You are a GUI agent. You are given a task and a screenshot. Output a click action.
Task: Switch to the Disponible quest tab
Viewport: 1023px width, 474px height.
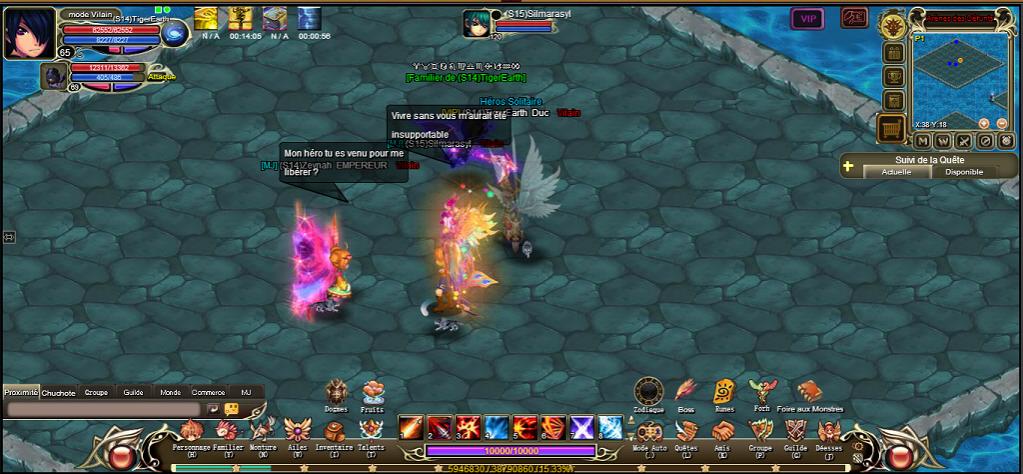pos(964,172)
